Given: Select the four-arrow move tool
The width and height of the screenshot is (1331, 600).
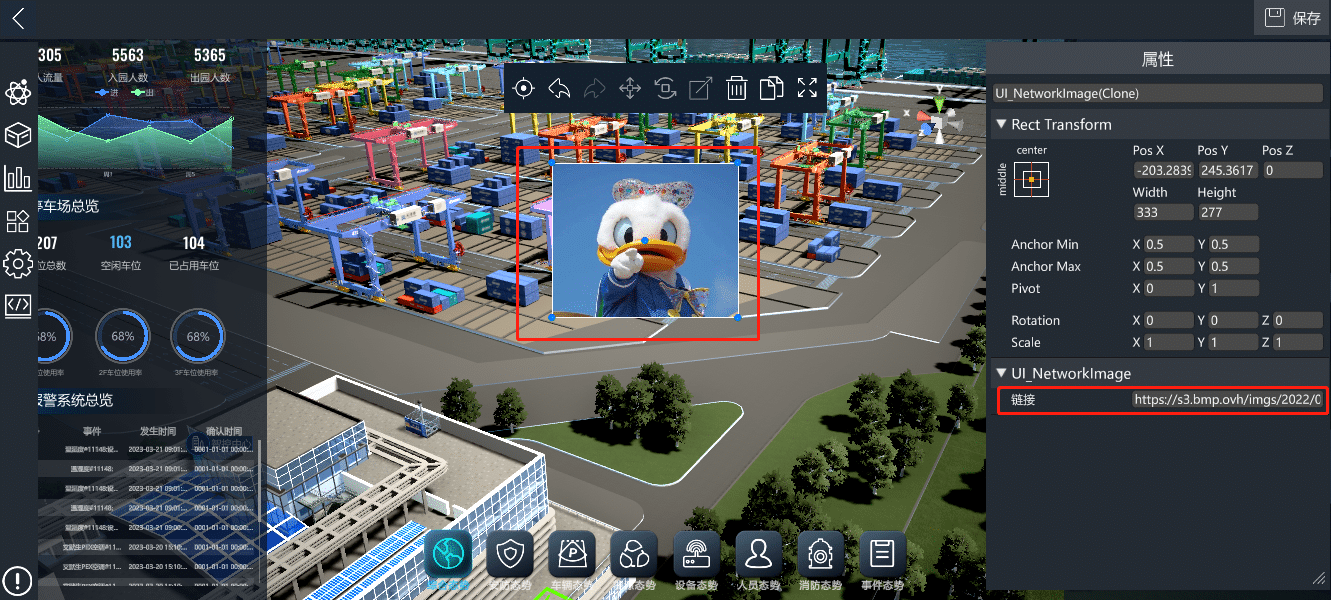Looking at the screenshot, I should [630, 88].
